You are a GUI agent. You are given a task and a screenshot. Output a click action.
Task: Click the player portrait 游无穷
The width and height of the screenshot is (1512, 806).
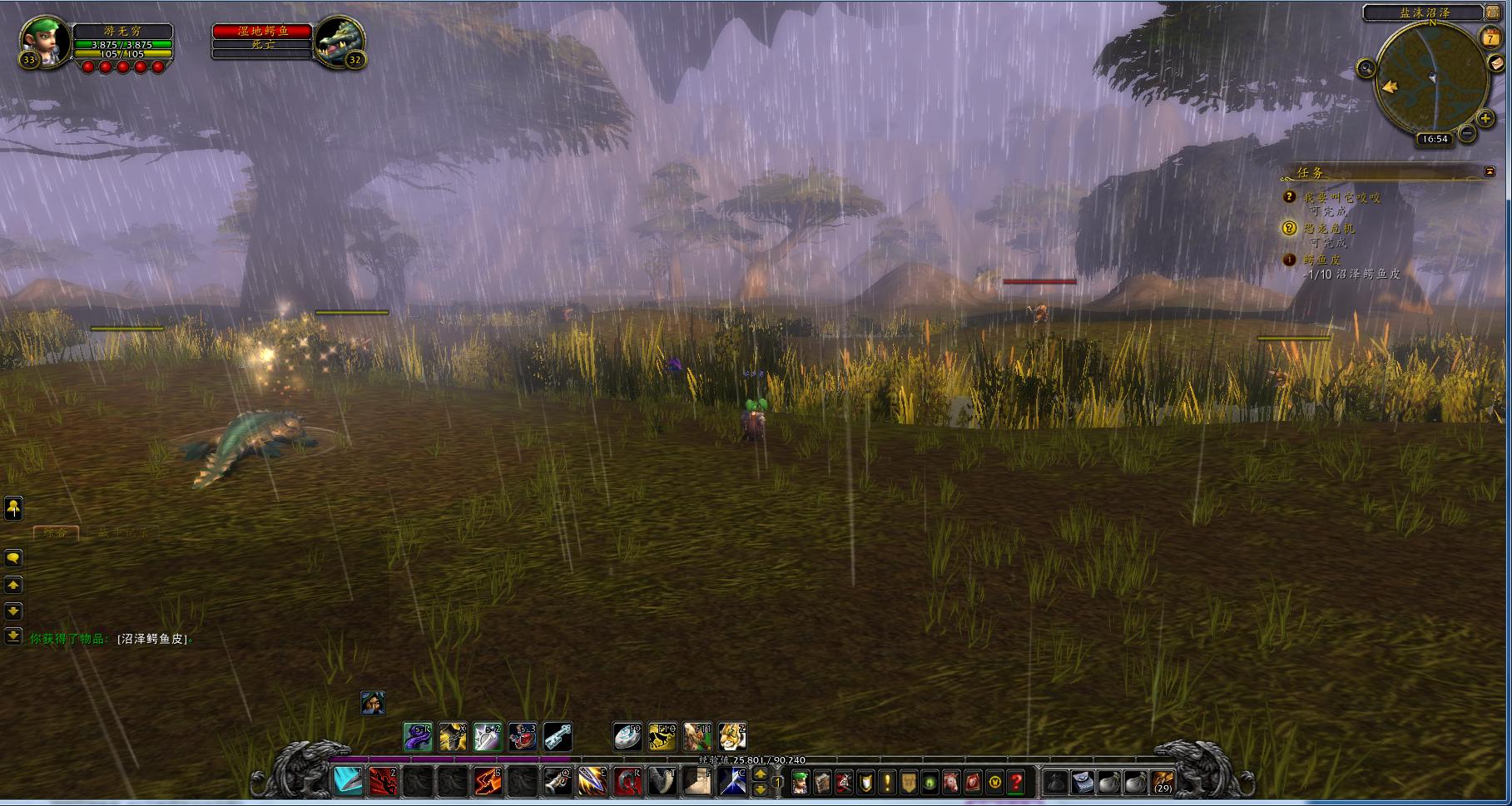(x=42, y=40)
